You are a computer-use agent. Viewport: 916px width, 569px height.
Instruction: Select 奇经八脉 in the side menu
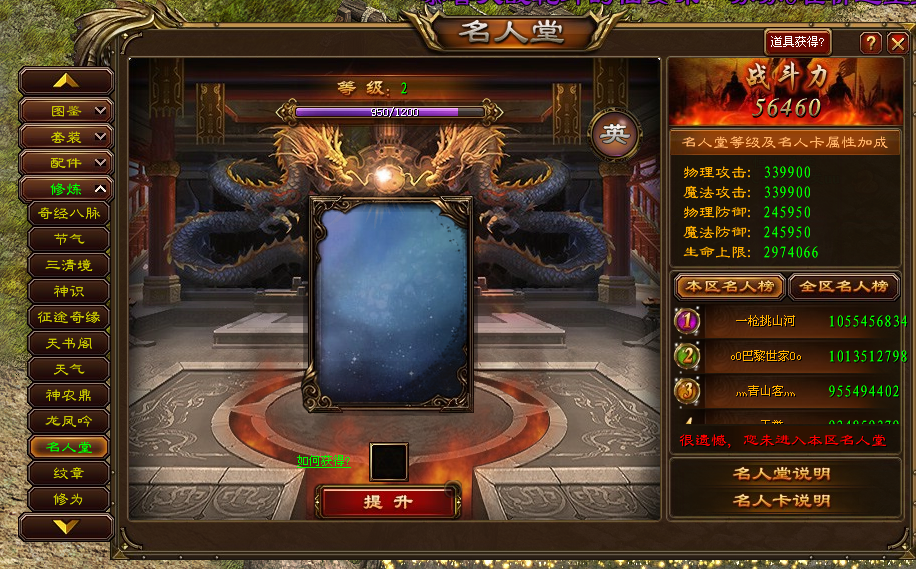point(68,213)
